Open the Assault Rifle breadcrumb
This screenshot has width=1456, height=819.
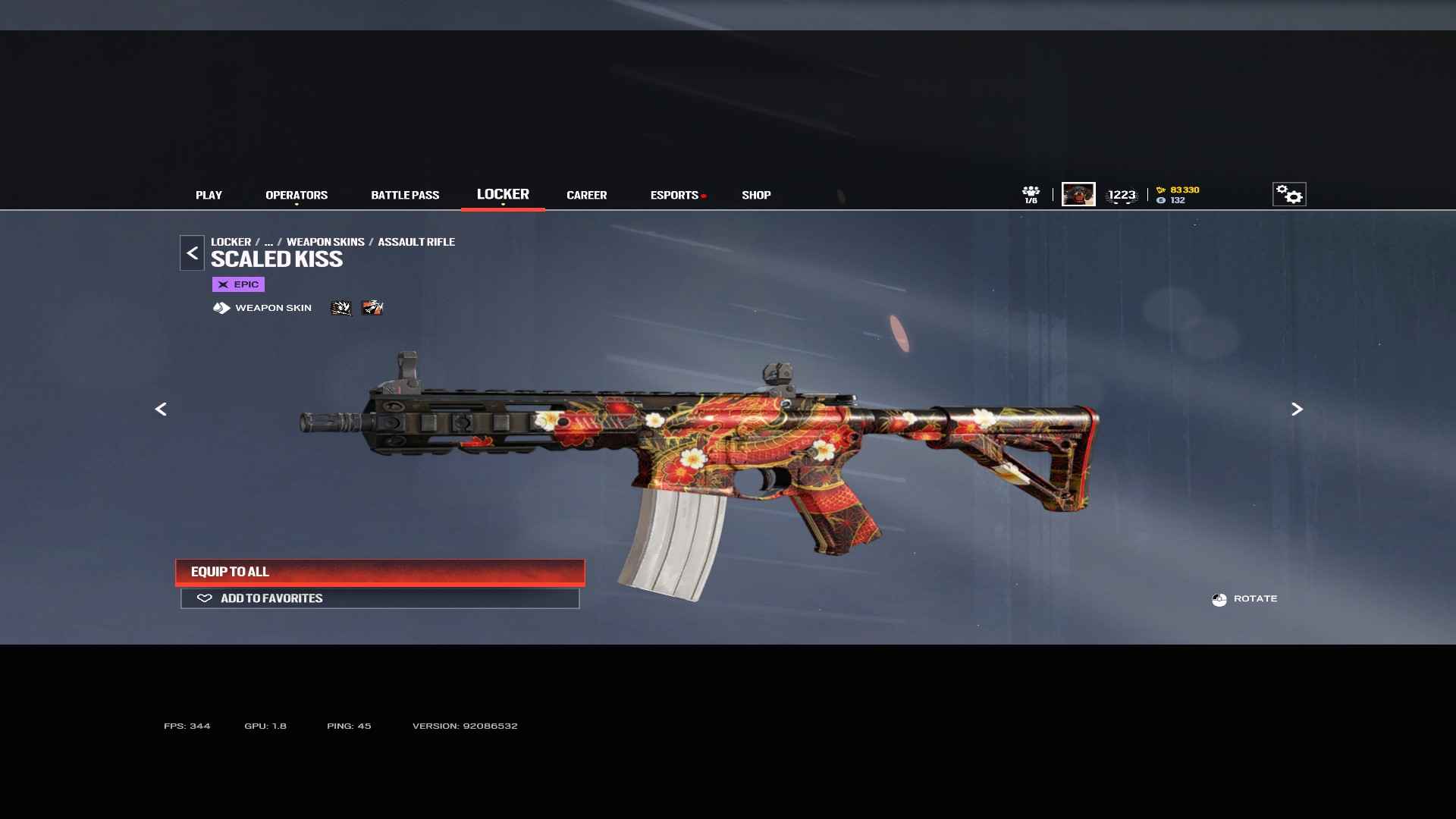click(416, 242)
